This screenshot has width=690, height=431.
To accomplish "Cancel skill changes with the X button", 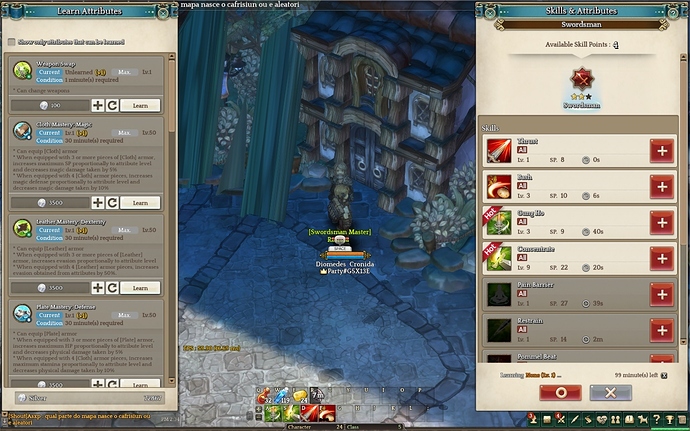I will point(610,393).
